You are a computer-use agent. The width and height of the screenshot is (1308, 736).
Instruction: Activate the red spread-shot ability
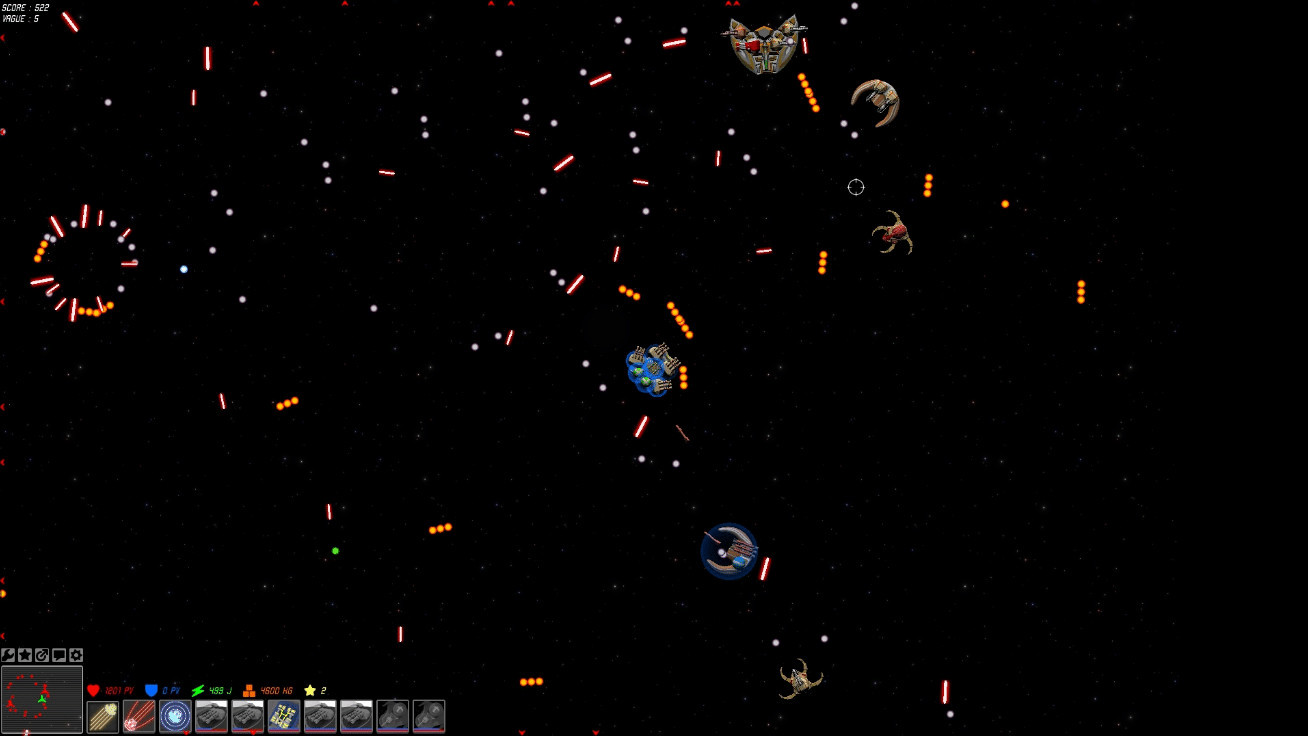click(139, 716)
